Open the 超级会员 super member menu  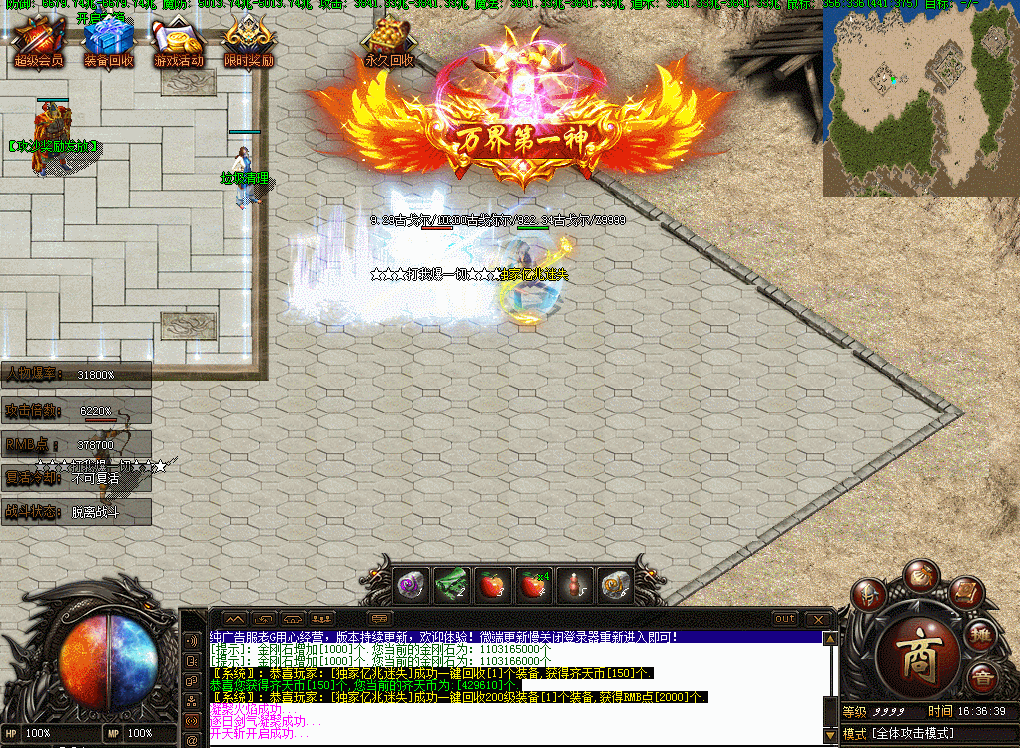[x=39, y=41]
